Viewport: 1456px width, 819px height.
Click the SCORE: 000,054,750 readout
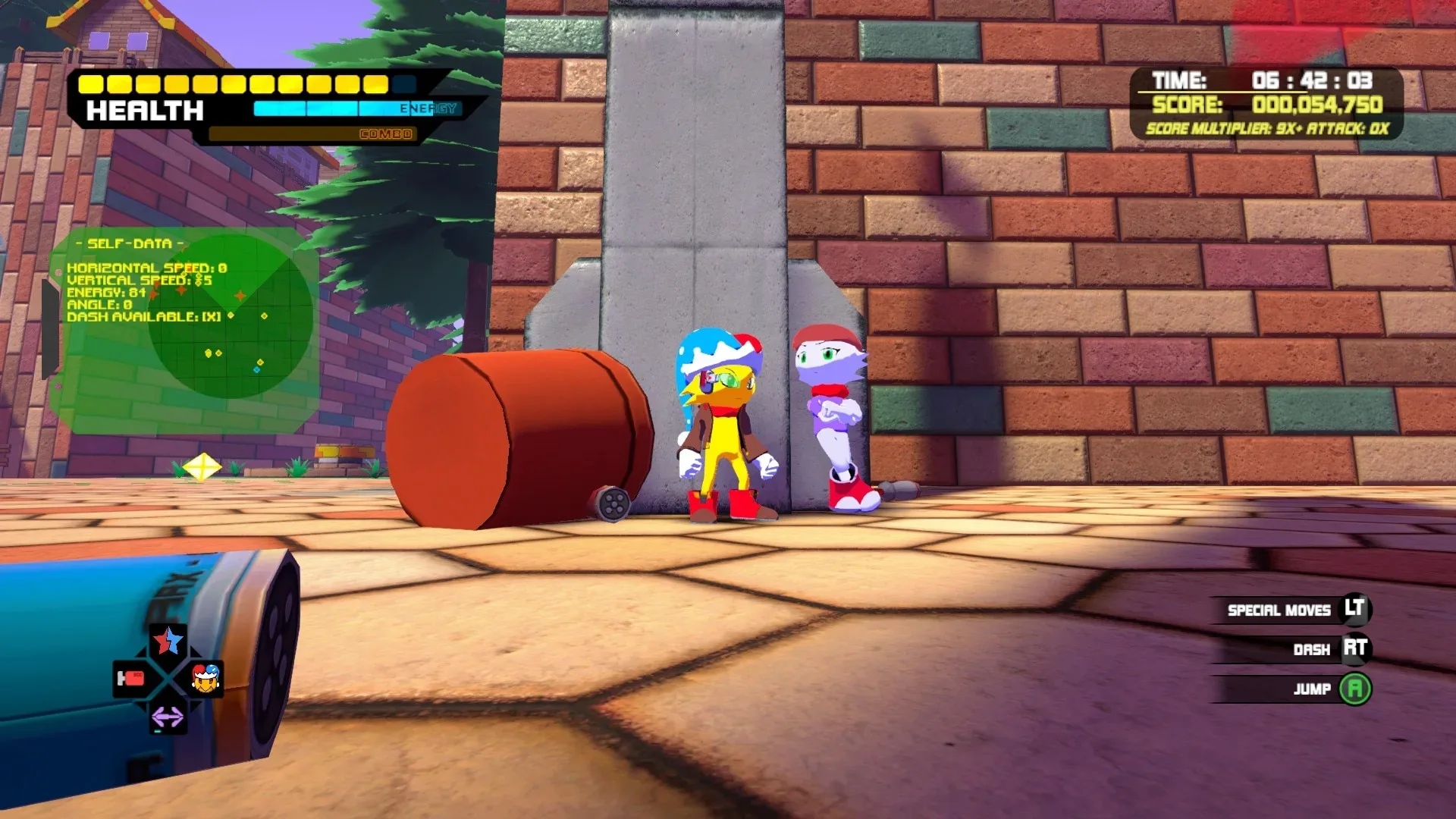[1265, 107]
